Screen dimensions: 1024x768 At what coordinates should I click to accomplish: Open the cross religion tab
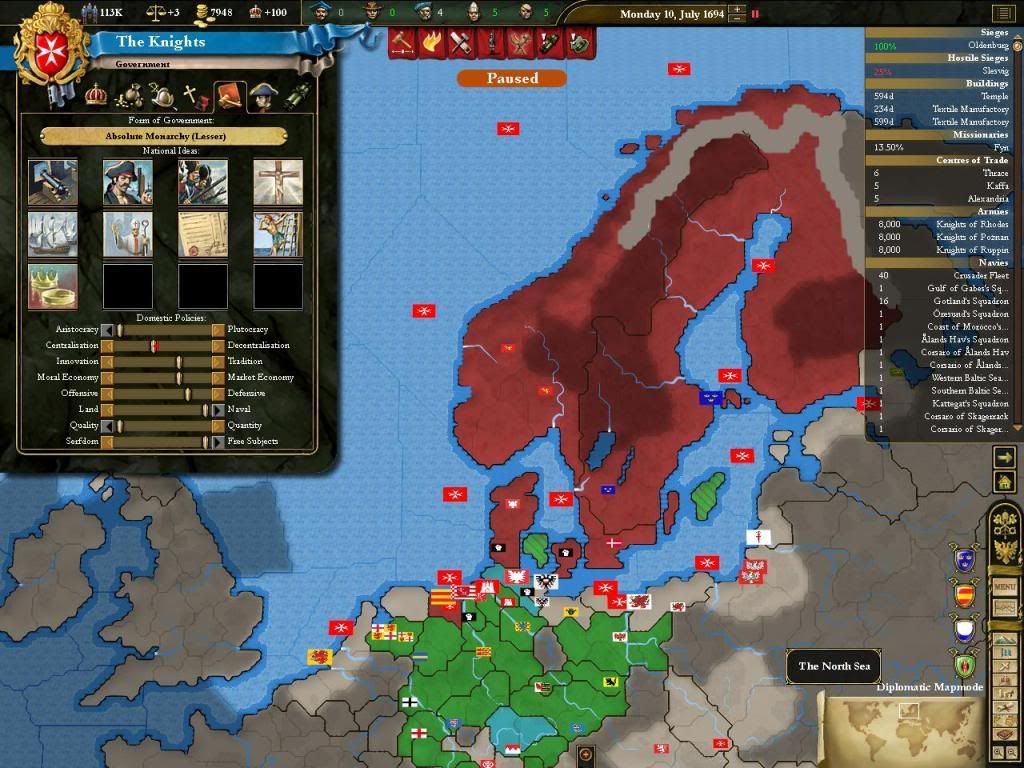pyautogui.click(x=195, y=96)
